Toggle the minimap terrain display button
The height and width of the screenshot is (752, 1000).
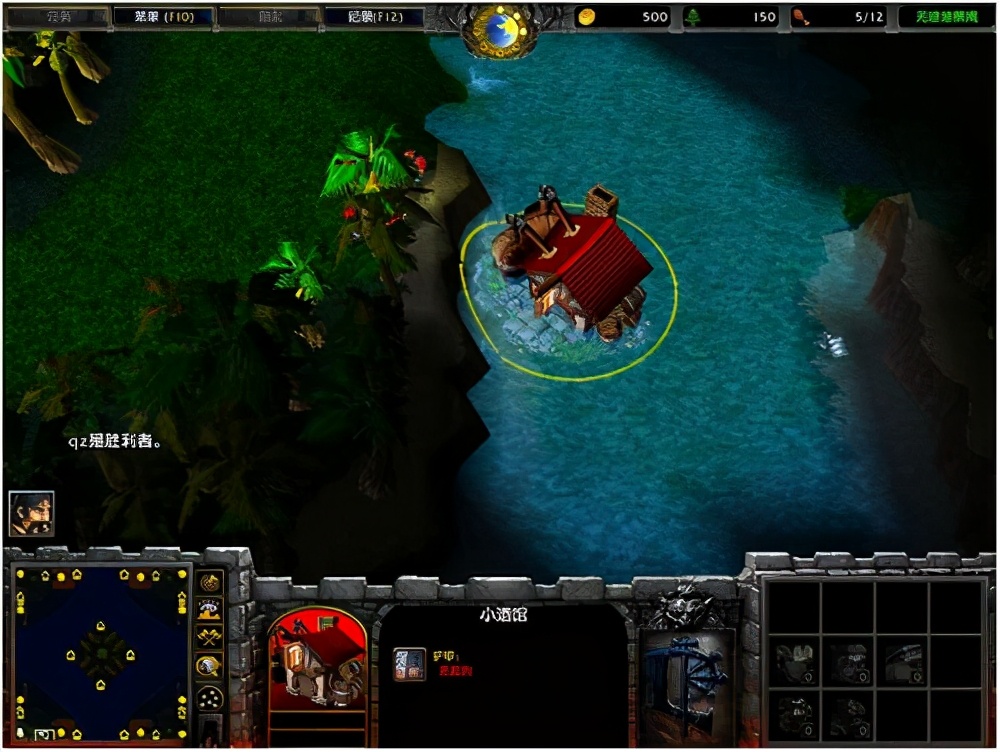tap(210, 610)
